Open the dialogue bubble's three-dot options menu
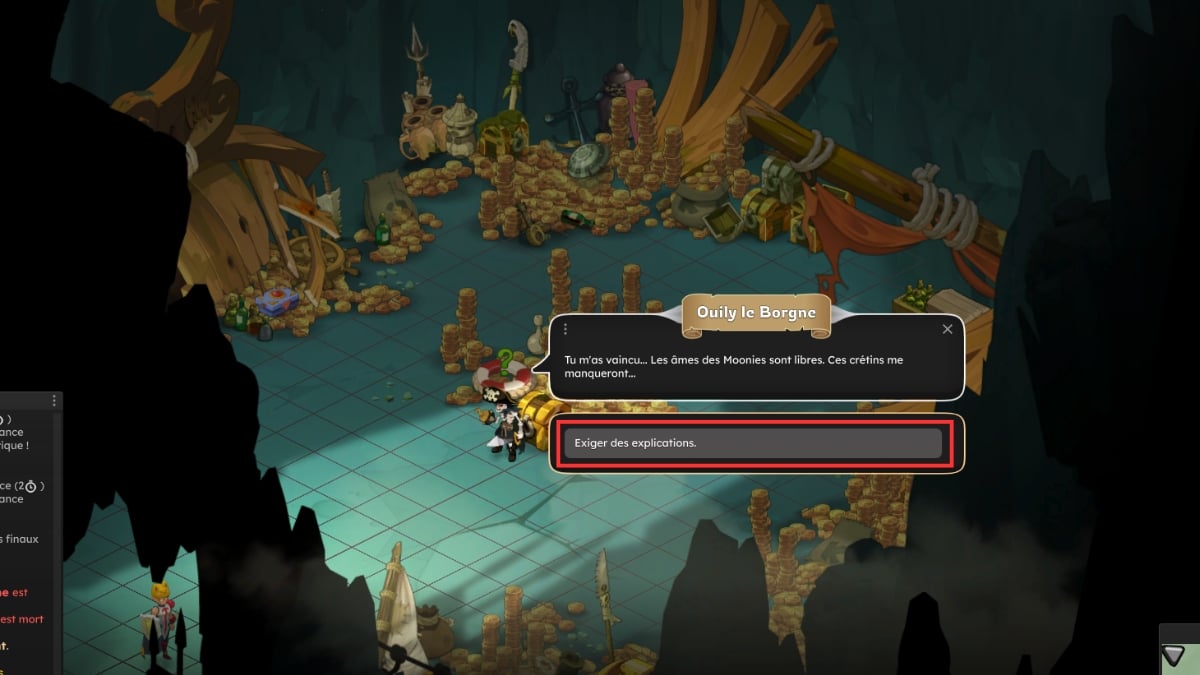The height and width of the screenshot is (675, 1200). pos(566,329)
